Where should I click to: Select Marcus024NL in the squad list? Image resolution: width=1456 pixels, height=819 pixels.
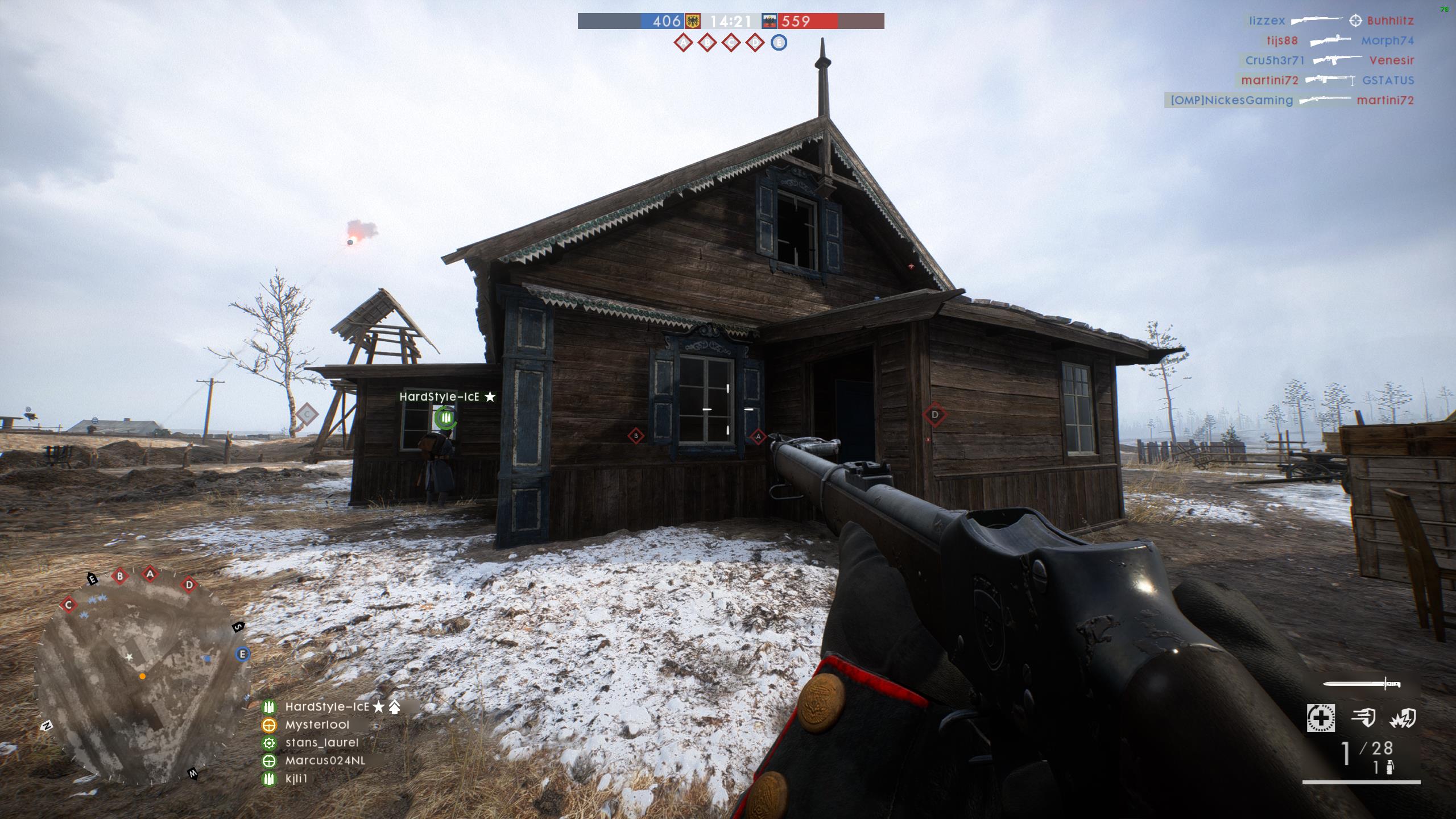[325, 760]
